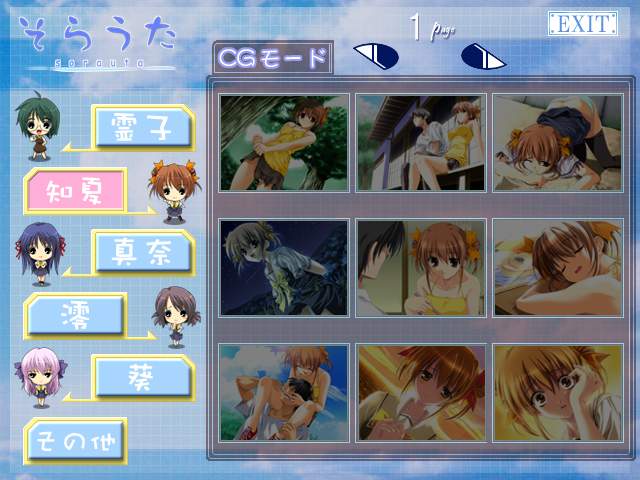Image resolution: width=640 pixels, height=480 pixels.
Task: Show the その他 category
Action: (x=75, y=438)
